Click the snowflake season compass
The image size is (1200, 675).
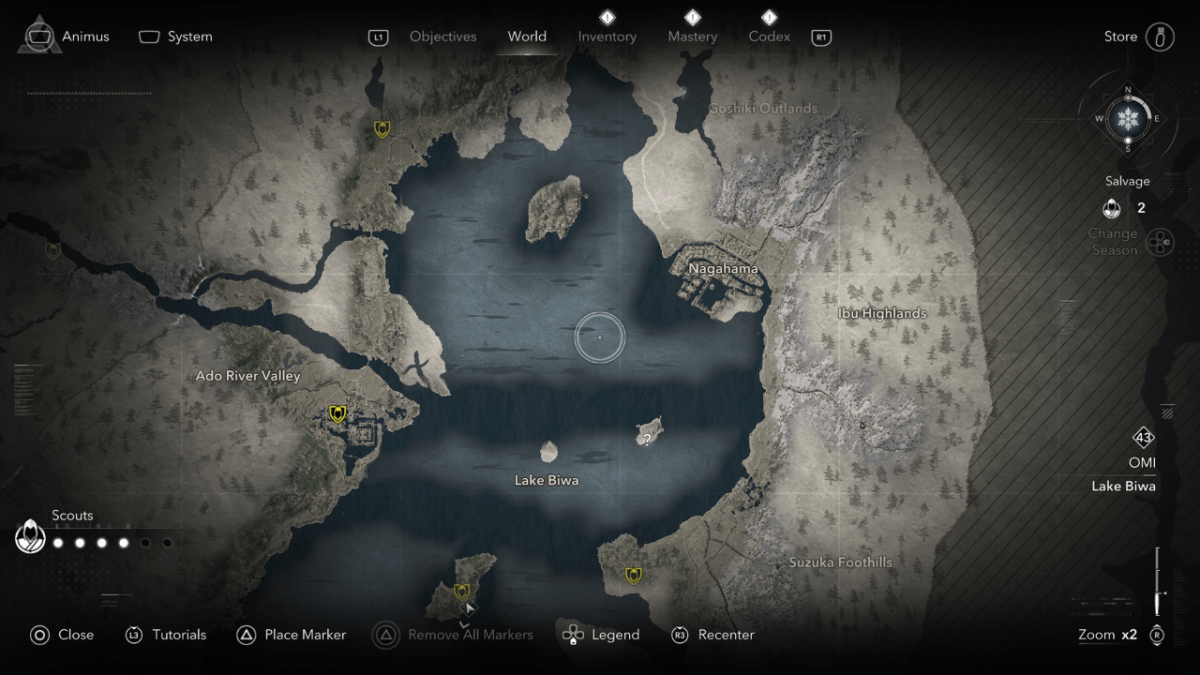coord(1128,119)
